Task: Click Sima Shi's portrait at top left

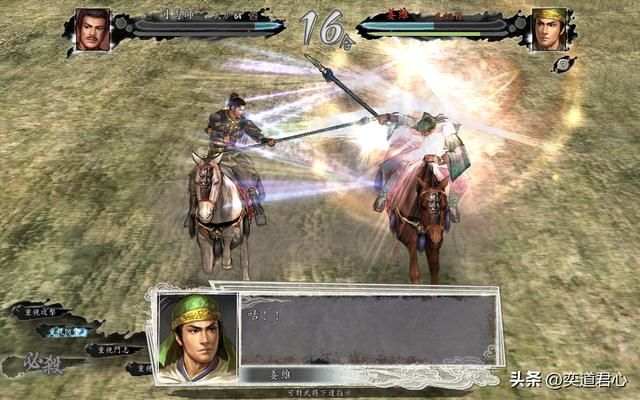Action: (93, 29)
